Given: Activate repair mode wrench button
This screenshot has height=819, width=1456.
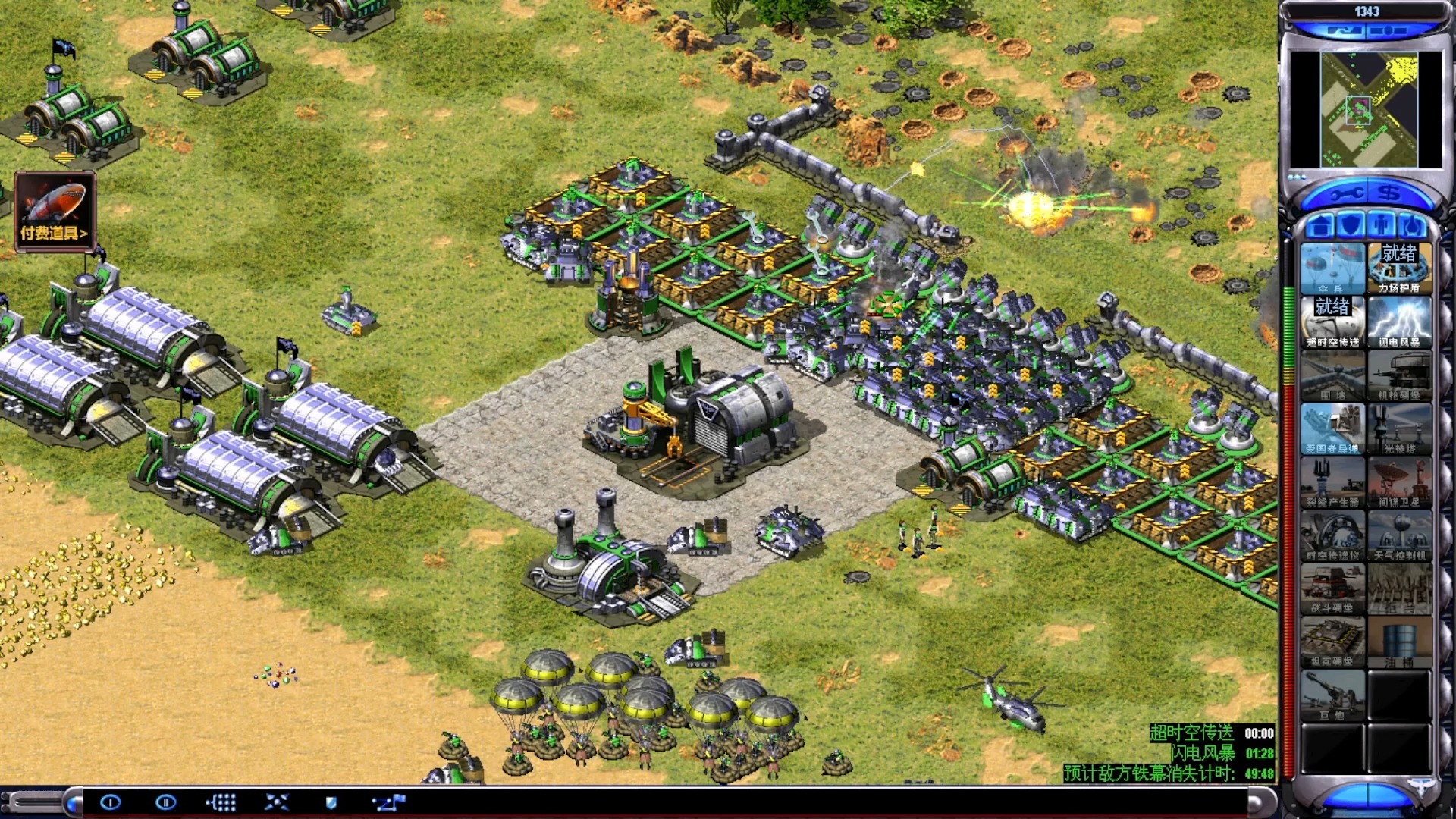Looking at the screenshot, I should pos(1345,194).
